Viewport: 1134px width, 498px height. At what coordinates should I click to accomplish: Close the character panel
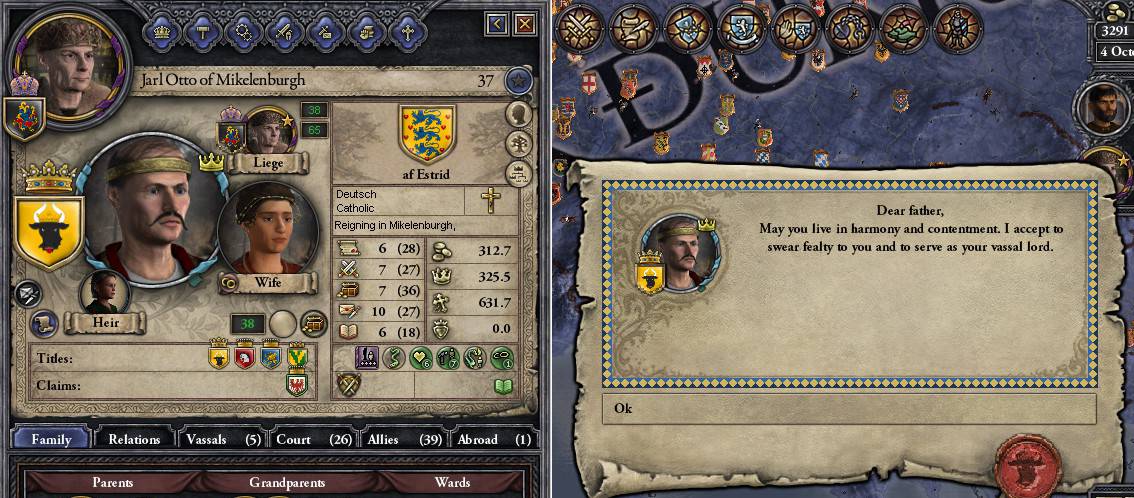pos(524,23)
